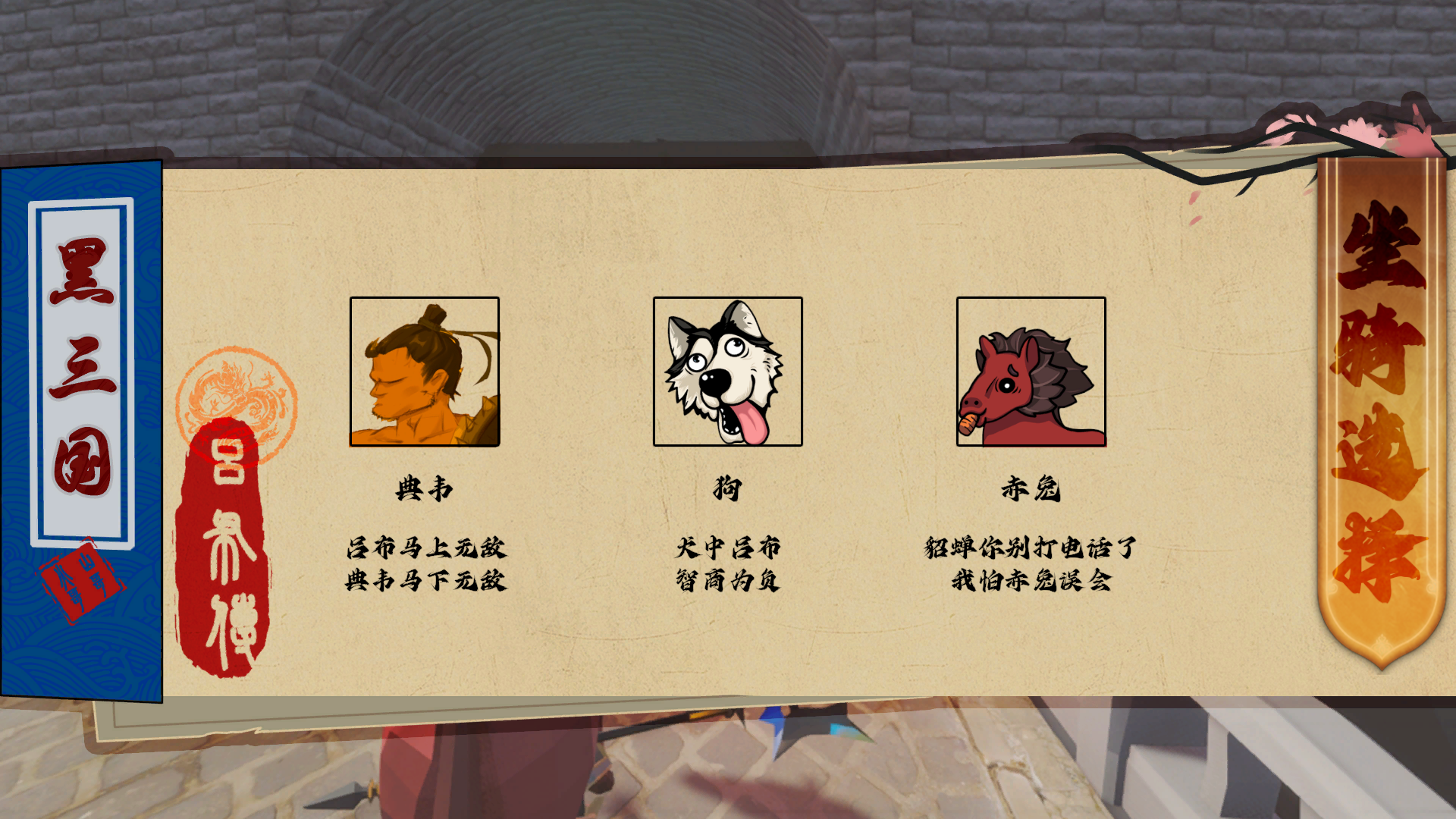Pick the red horse 赤兔 mount
1456x819 pixels.
pyautogui.click(x=1031, y=372)
